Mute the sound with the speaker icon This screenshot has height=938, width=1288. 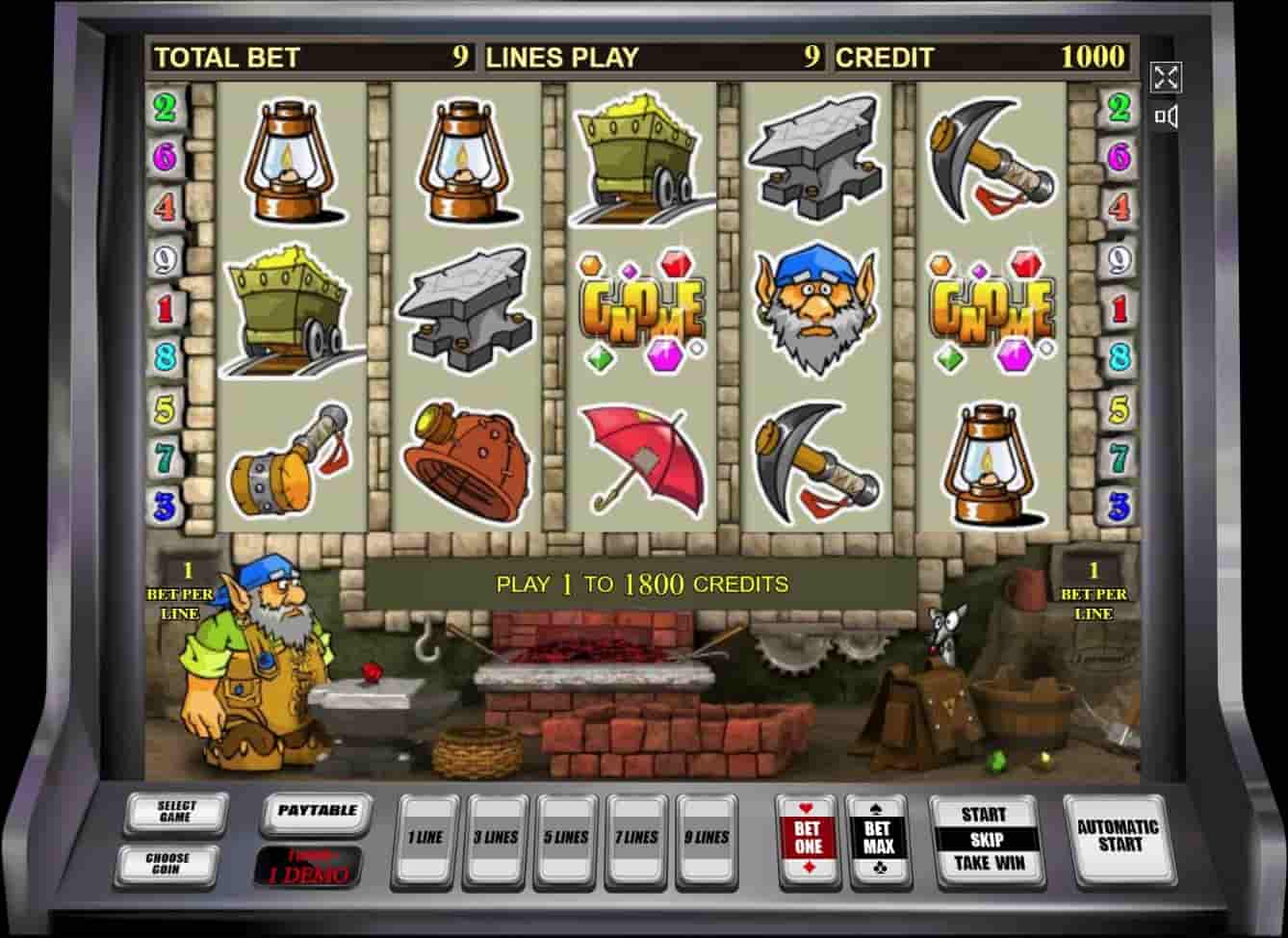tap(1166, 117)
